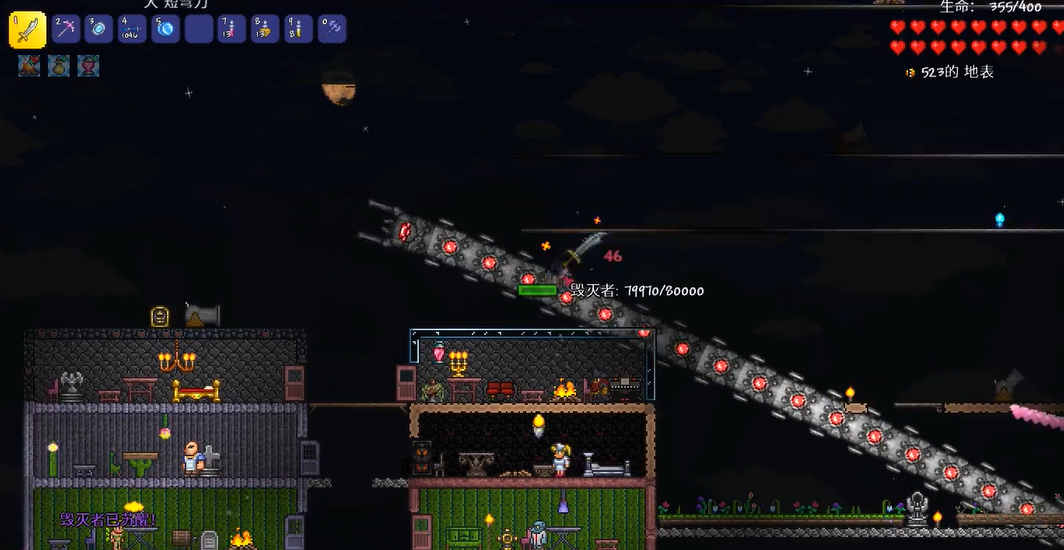The width and height of the screenshot is (1064, 550).
Task: Select the blue hamaxe in slot 0
Action: pyautogui.click(x=332, y=29)
